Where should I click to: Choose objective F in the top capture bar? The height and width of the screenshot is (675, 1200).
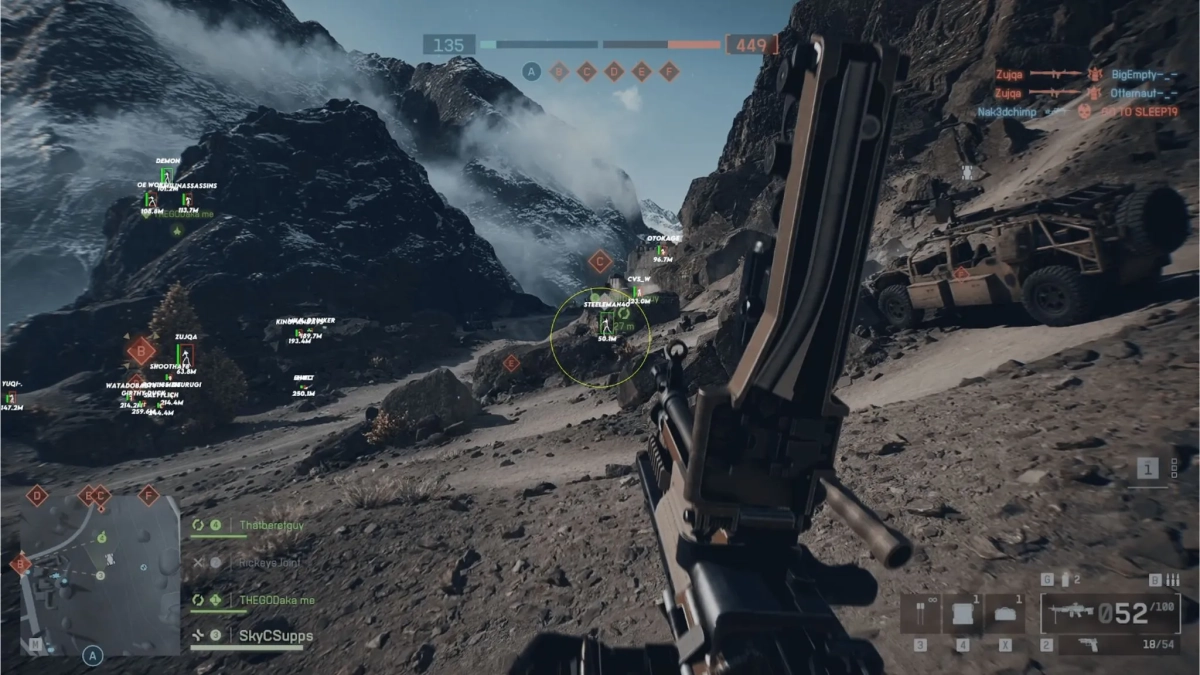tap(669, 71)
